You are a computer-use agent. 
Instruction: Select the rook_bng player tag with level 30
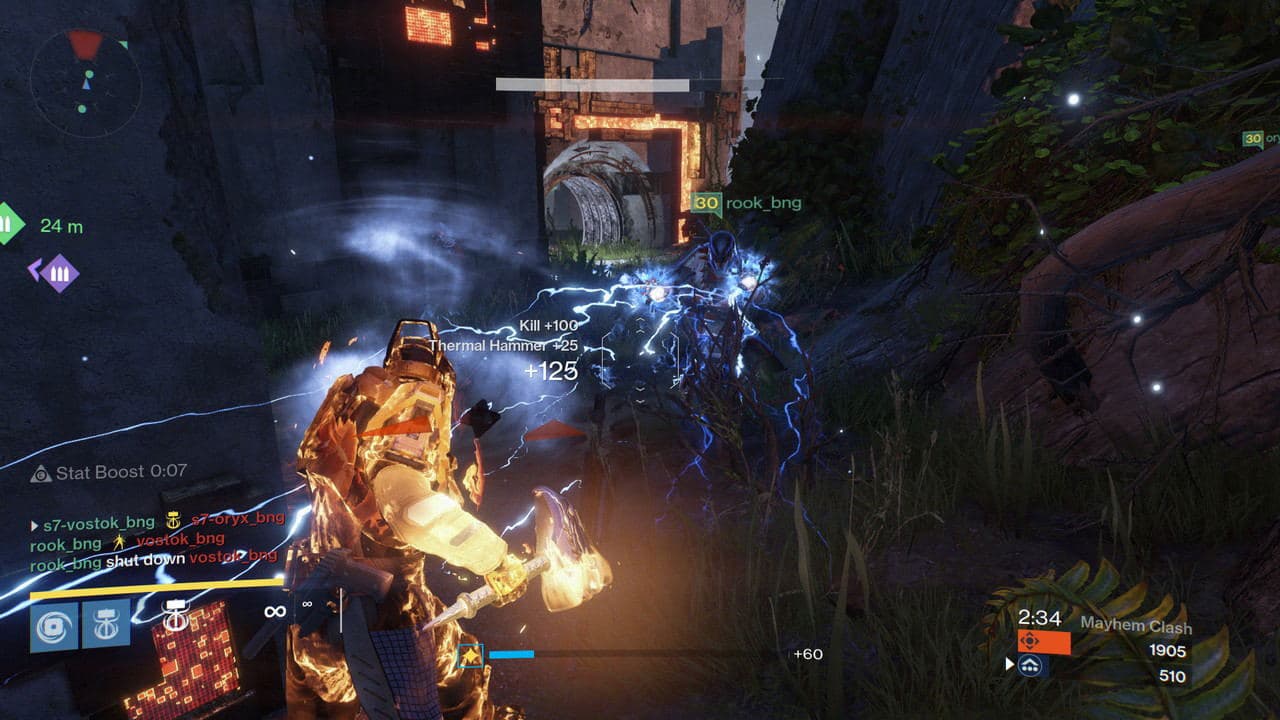click(740, 202)
